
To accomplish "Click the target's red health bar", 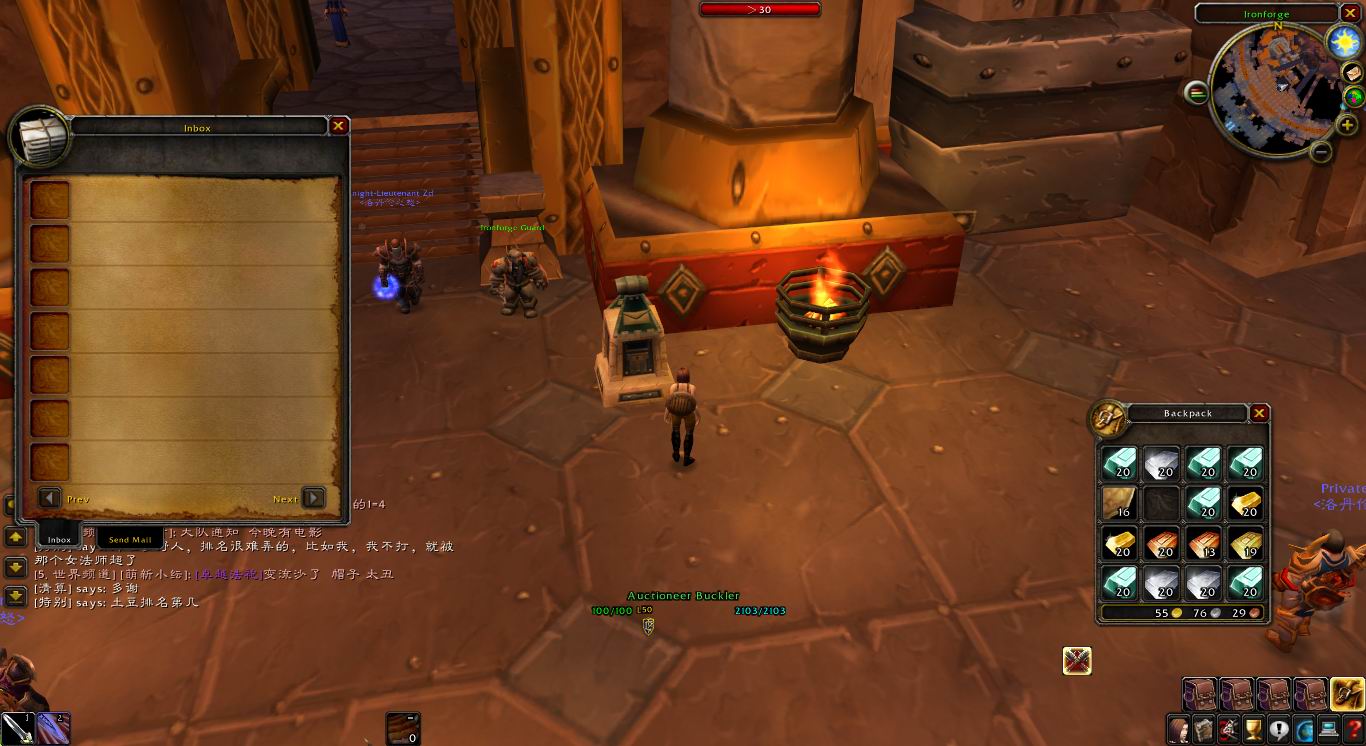I will pos(762,8).
